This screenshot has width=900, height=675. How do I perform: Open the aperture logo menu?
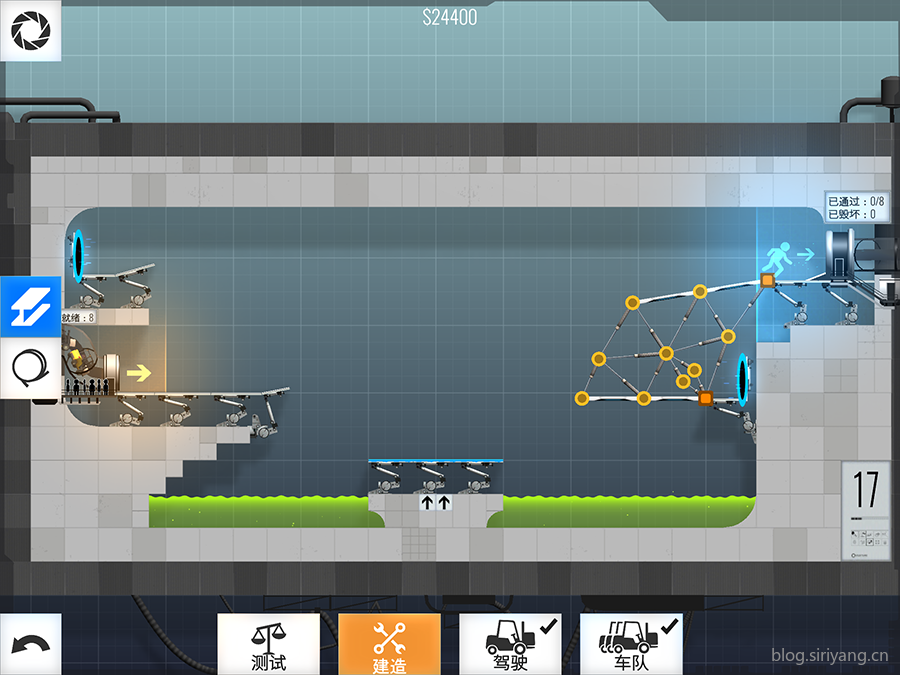pyautogui.click(x=30, y=31)
